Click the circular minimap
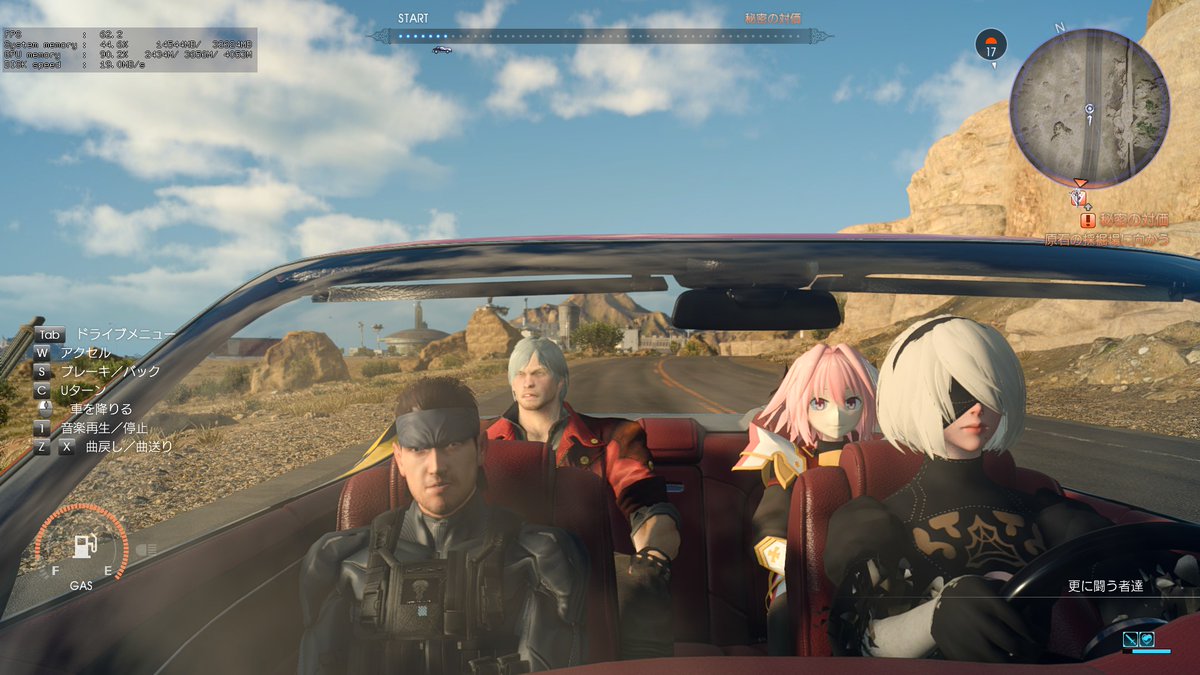1200x675 pixels. tap(1089, 108)
